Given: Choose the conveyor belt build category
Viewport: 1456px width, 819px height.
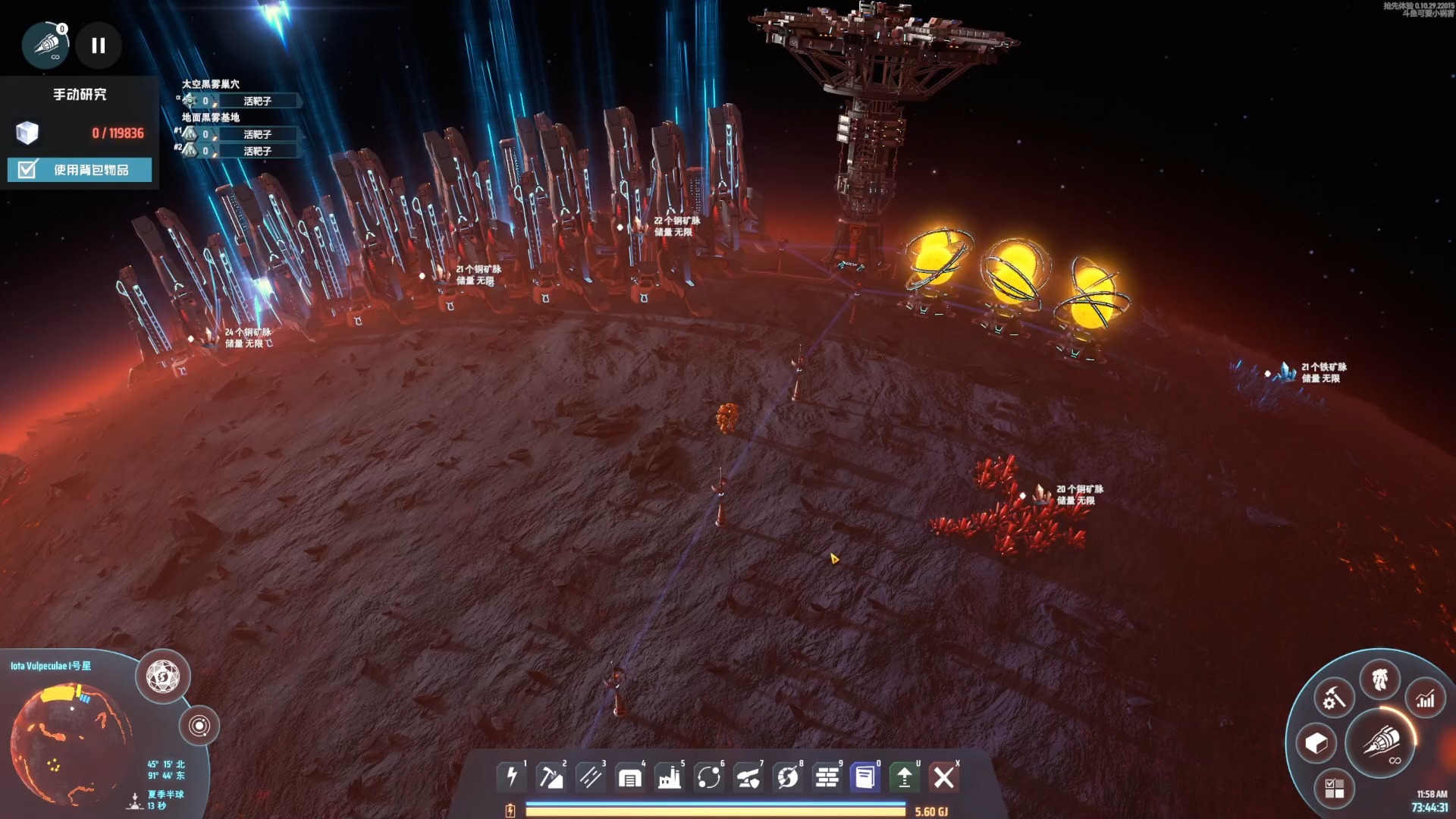Looking at the screenshot, I should 591,777.
